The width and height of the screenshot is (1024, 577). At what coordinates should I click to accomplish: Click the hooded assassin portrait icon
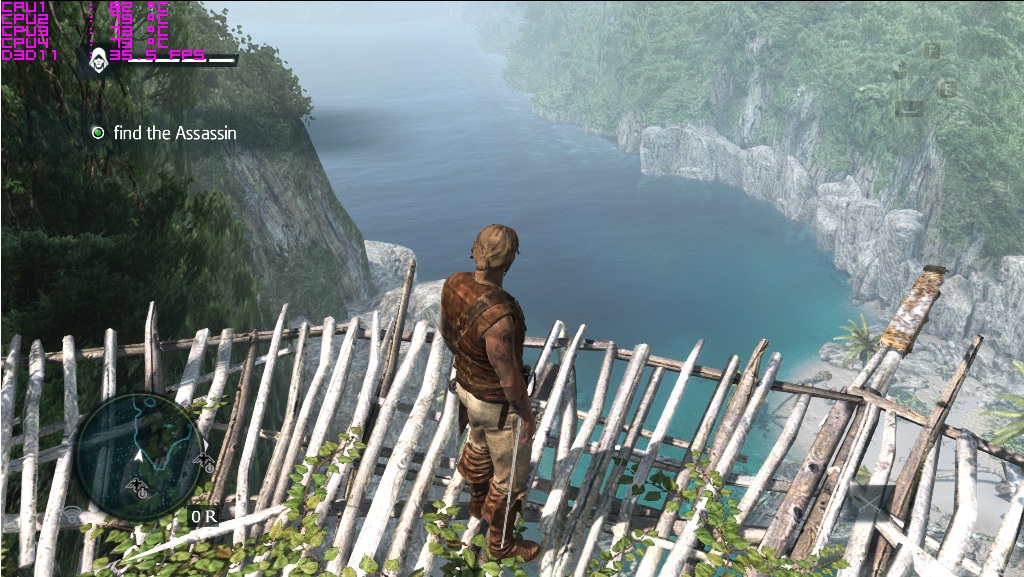(x=99, y=59)
